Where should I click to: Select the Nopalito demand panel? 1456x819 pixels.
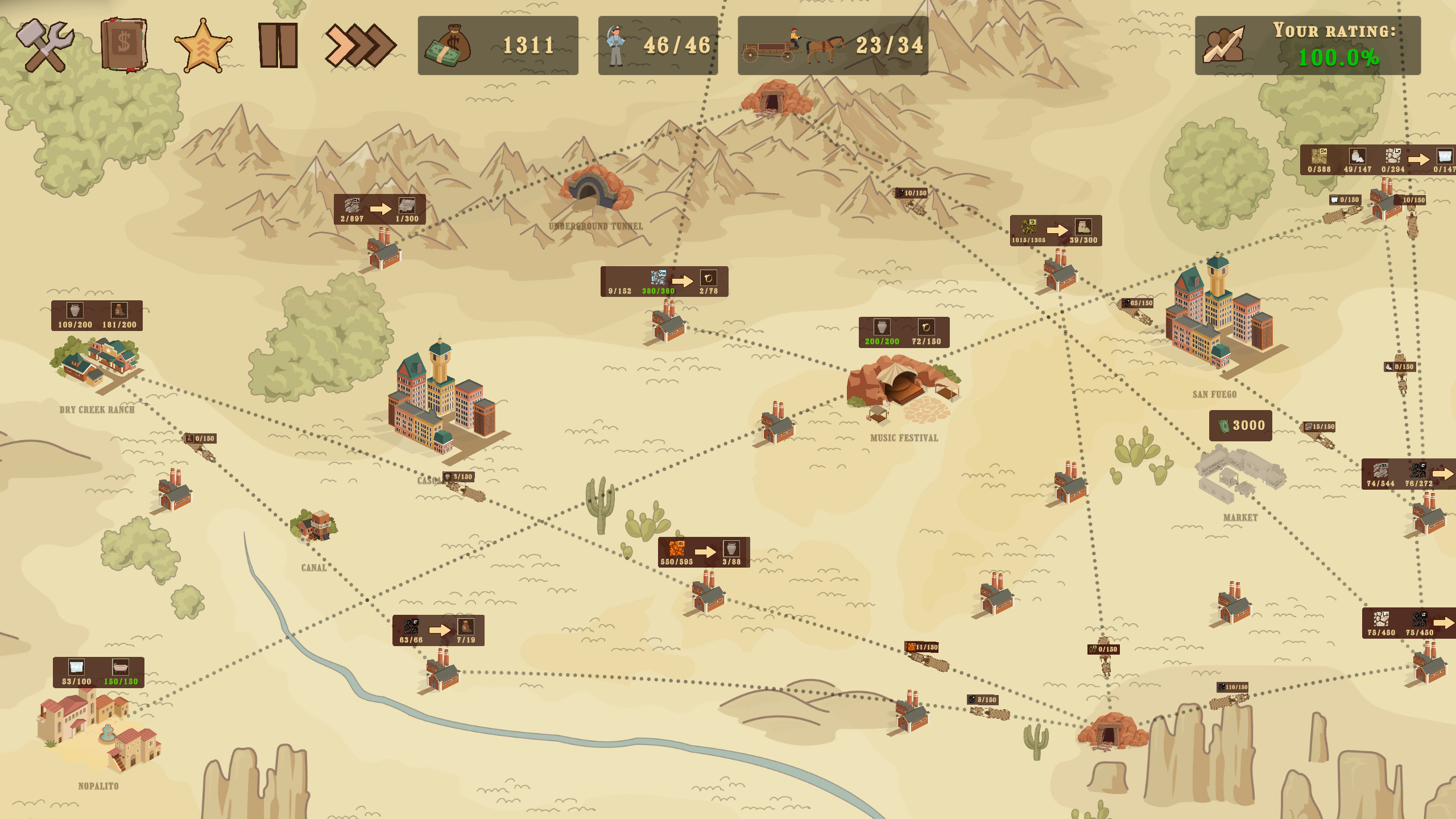(x=98, y=672)
